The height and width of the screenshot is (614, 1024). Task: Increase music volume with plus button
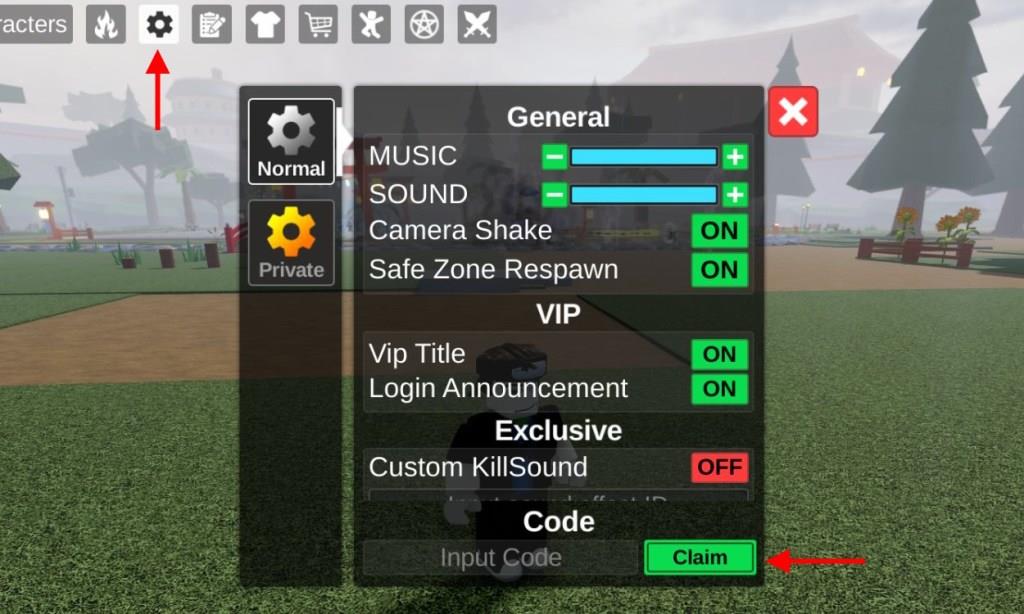735,157
